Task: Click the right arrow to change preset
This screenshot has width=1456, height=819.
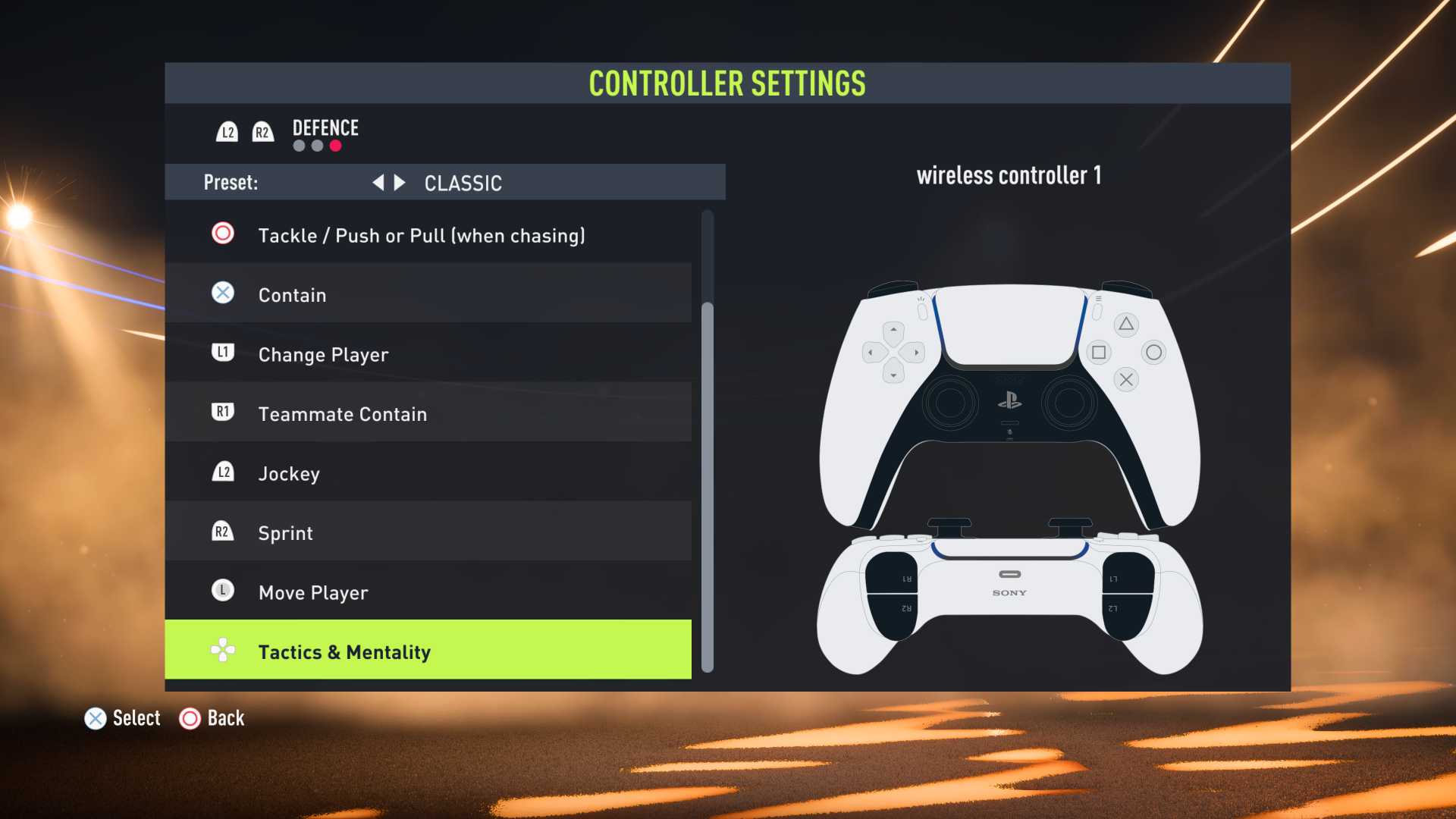Action: pos(399,182)
